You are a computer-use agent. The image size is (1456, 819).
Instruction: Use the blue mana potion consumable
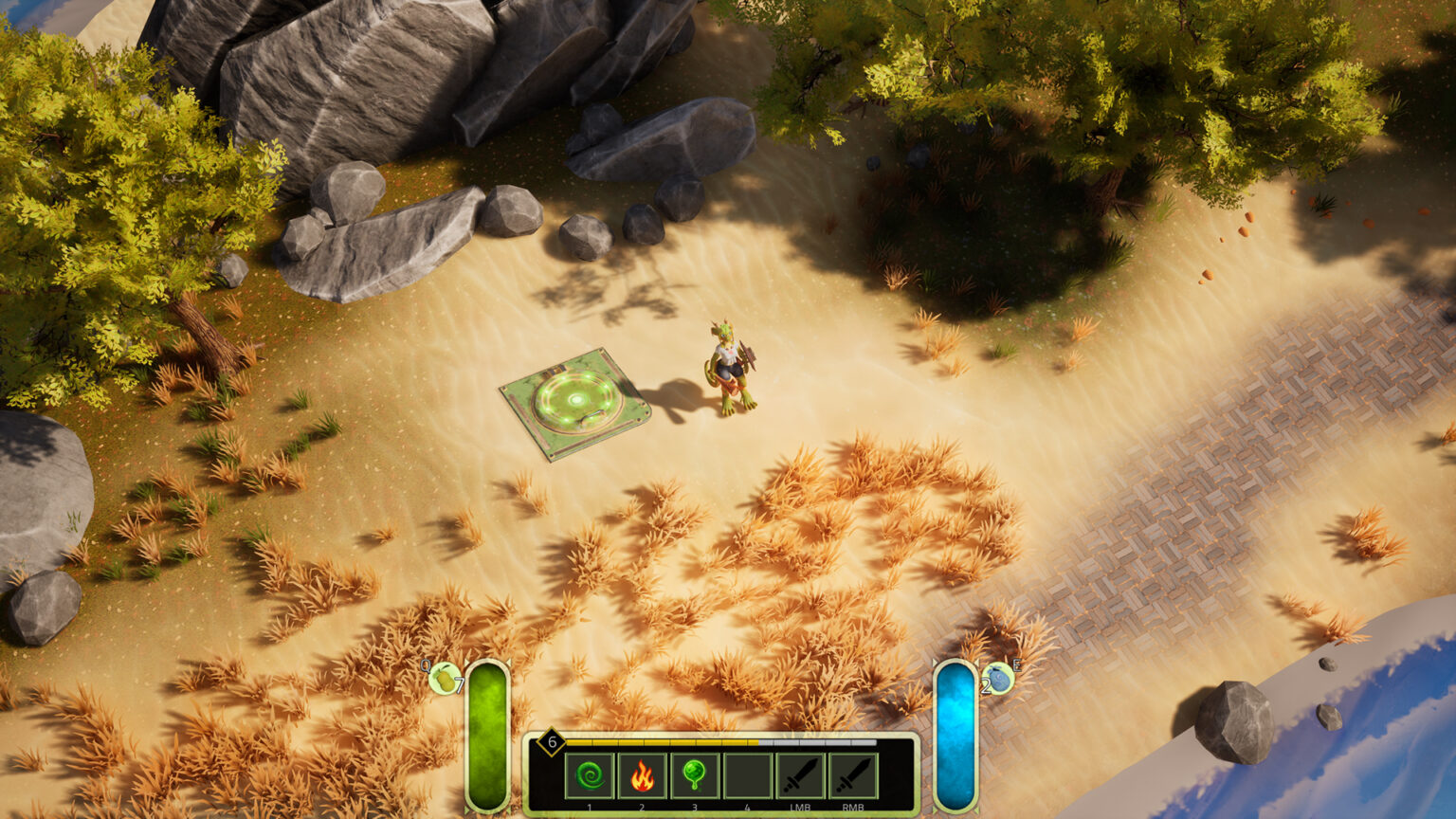[999, 679]
